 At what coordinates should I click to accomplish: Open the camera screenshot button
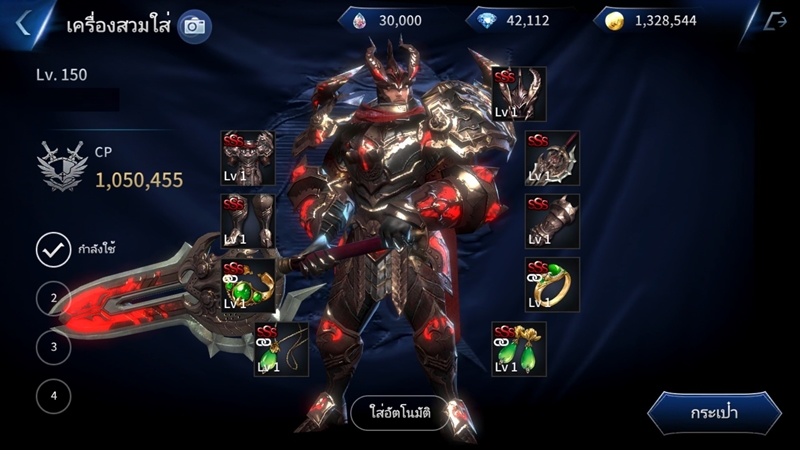coord(194,26)
